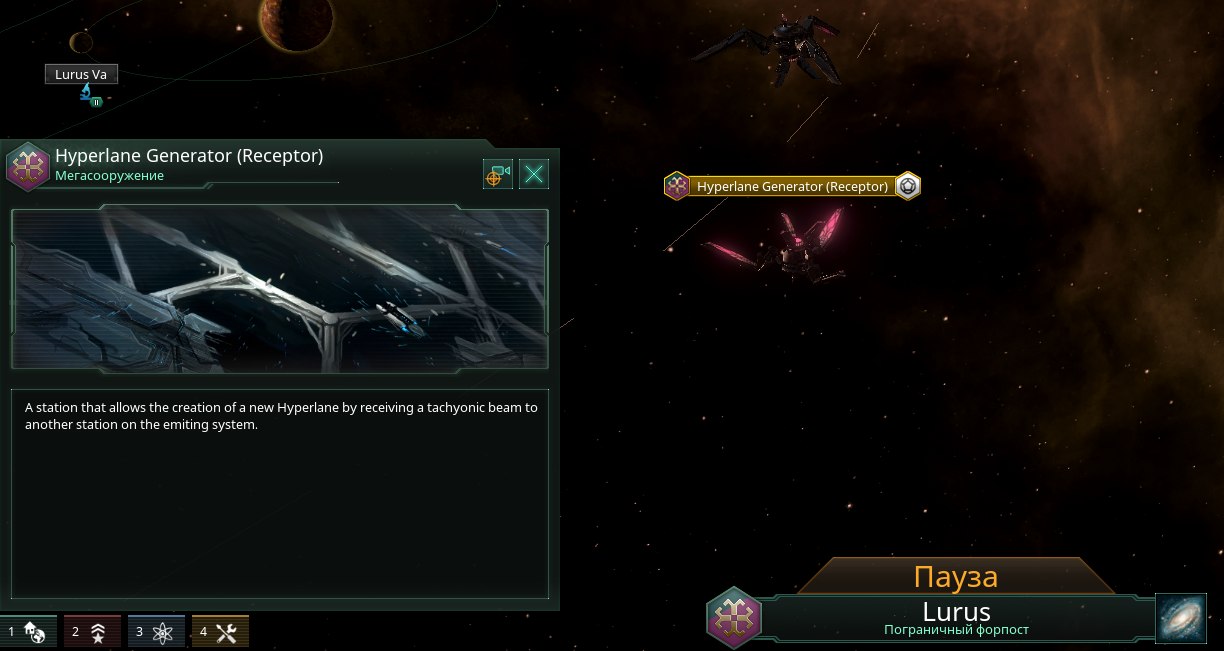Focus camera on the Hyperlane Generator
The image size is (1224, 651).
coord(497,175)
